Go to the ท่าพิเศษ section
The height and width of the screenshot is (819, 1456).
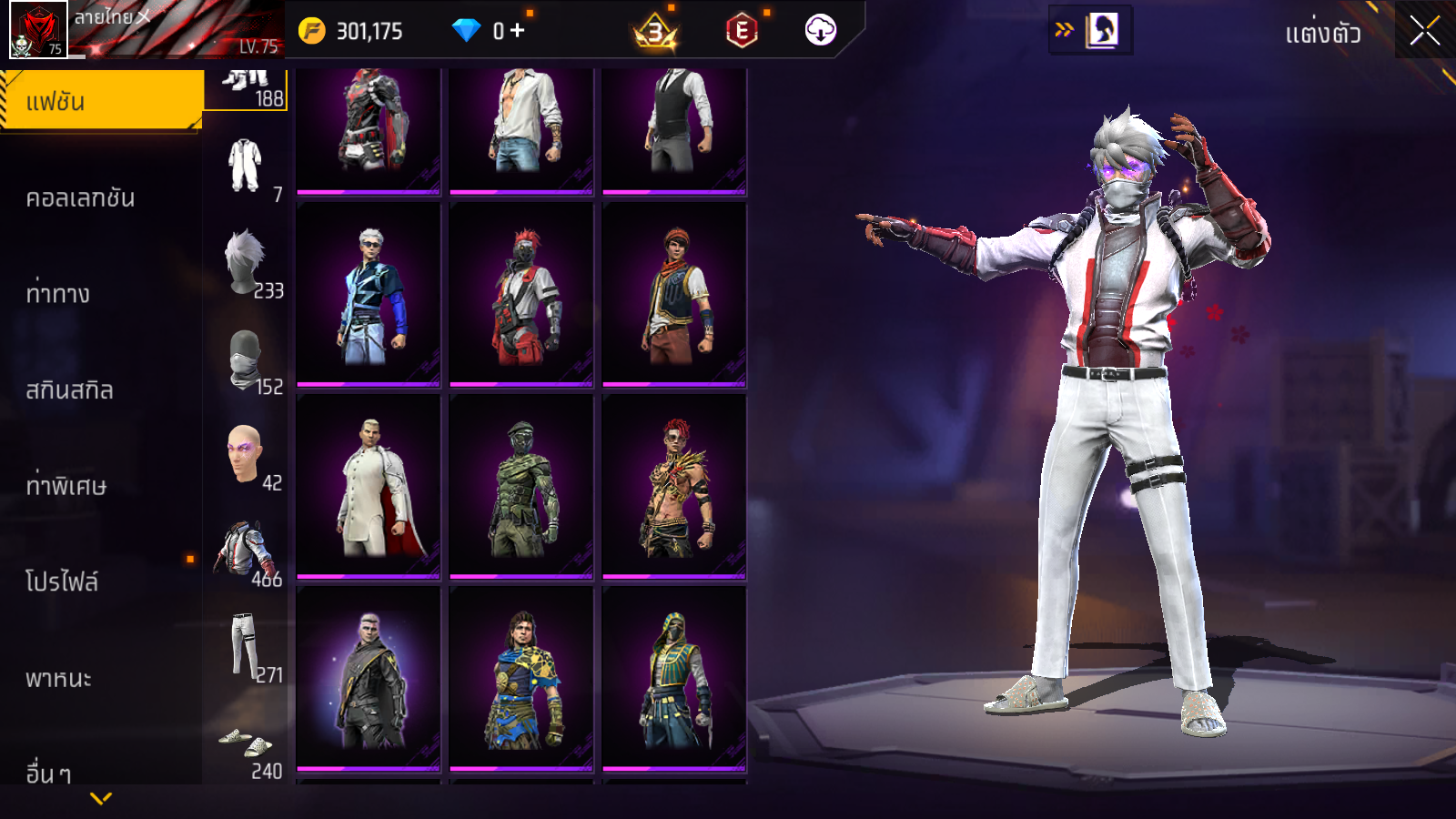click(66, 486)
